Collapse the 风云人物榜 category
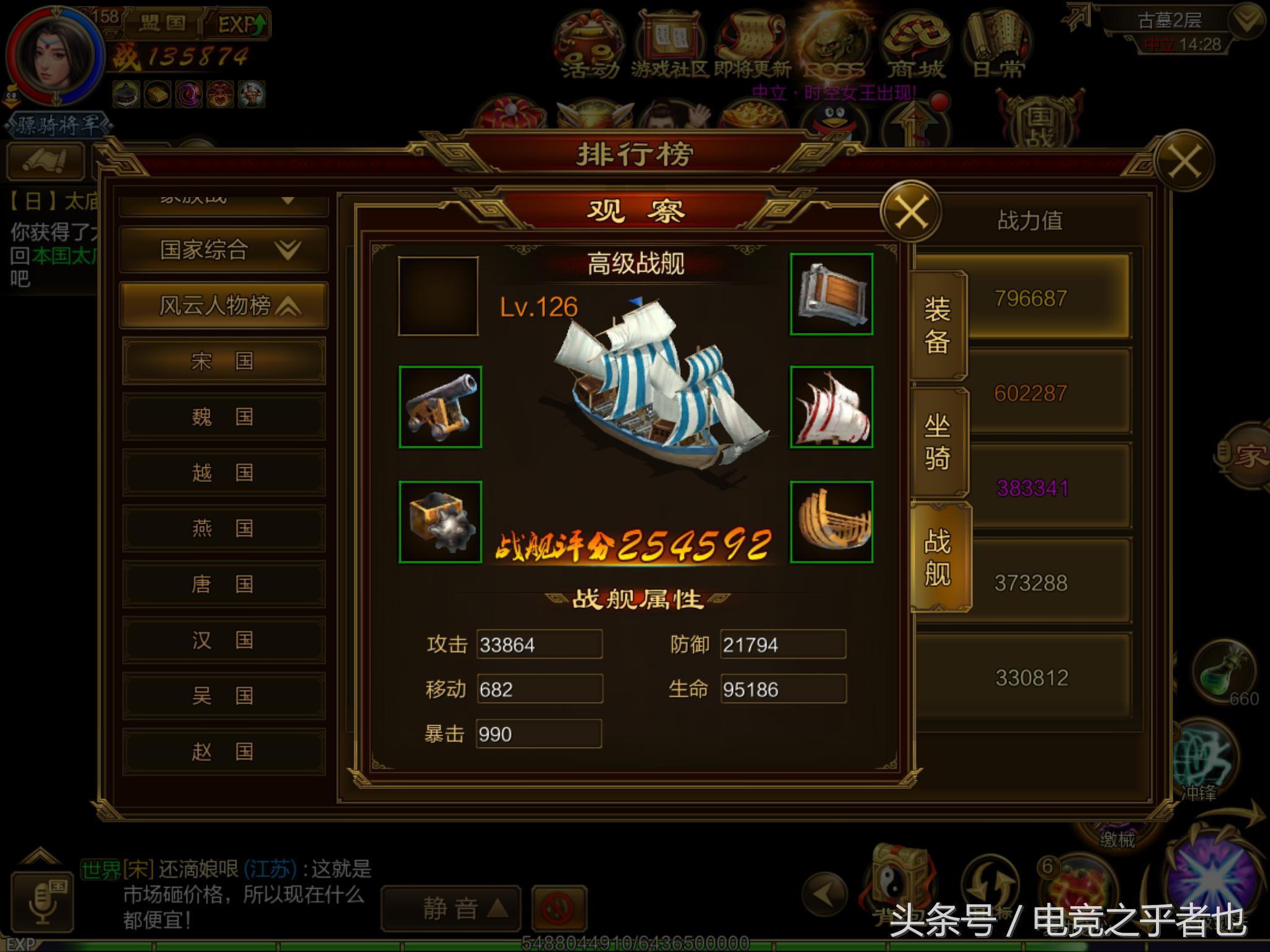 [223, 306]
